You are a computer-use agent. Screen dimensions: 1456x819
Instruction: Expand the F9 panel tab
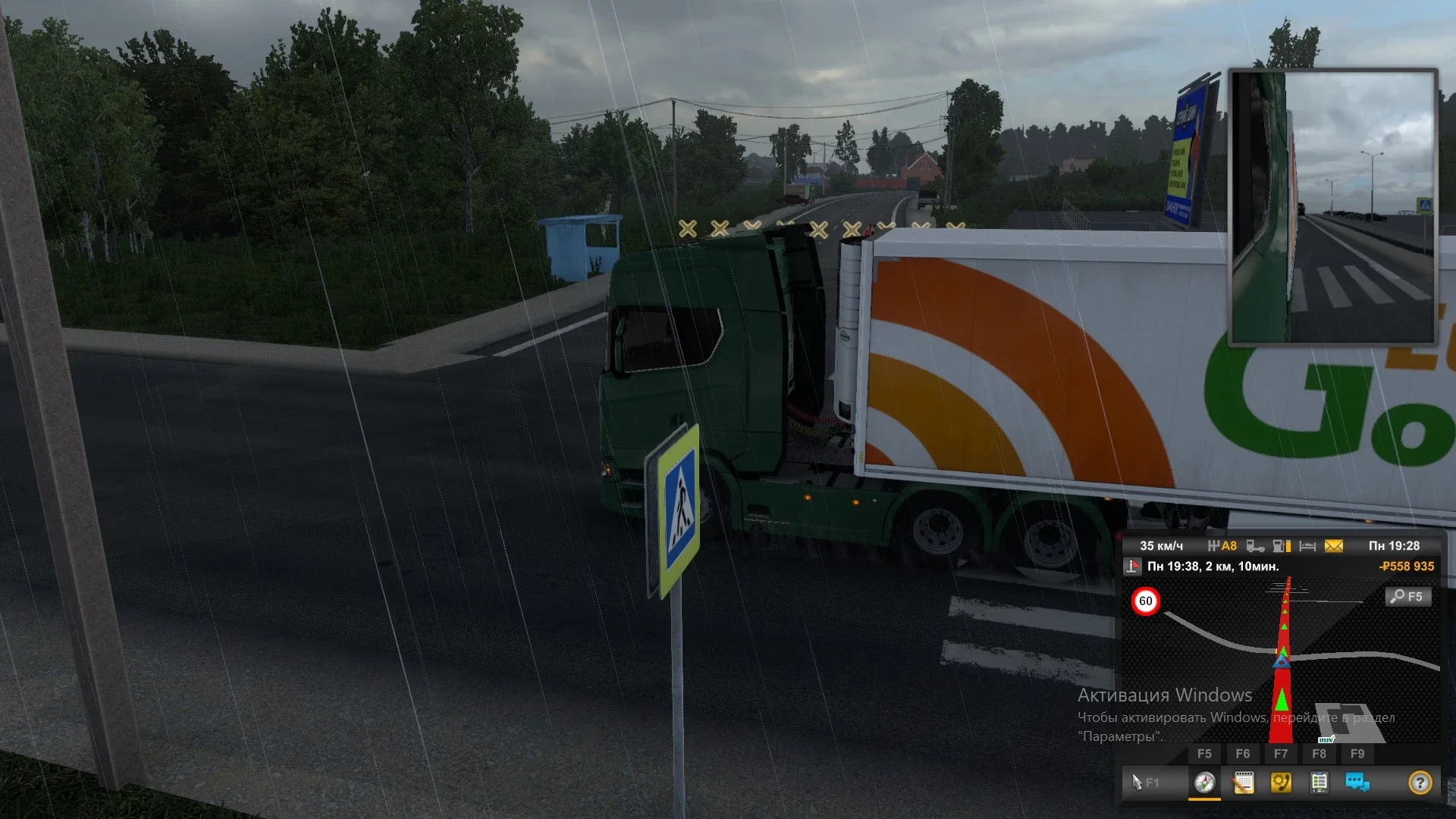[1357, 753]
